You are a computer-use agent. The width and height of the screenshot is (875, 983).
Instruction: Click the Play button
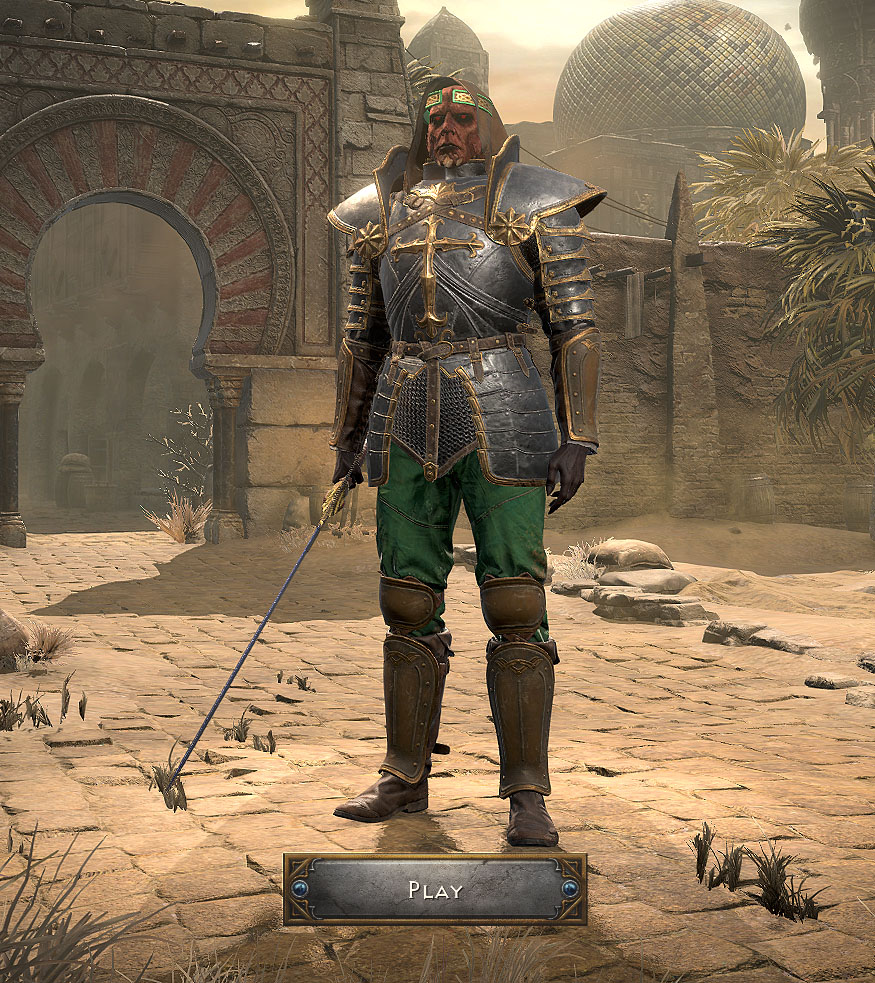(435, 889)
